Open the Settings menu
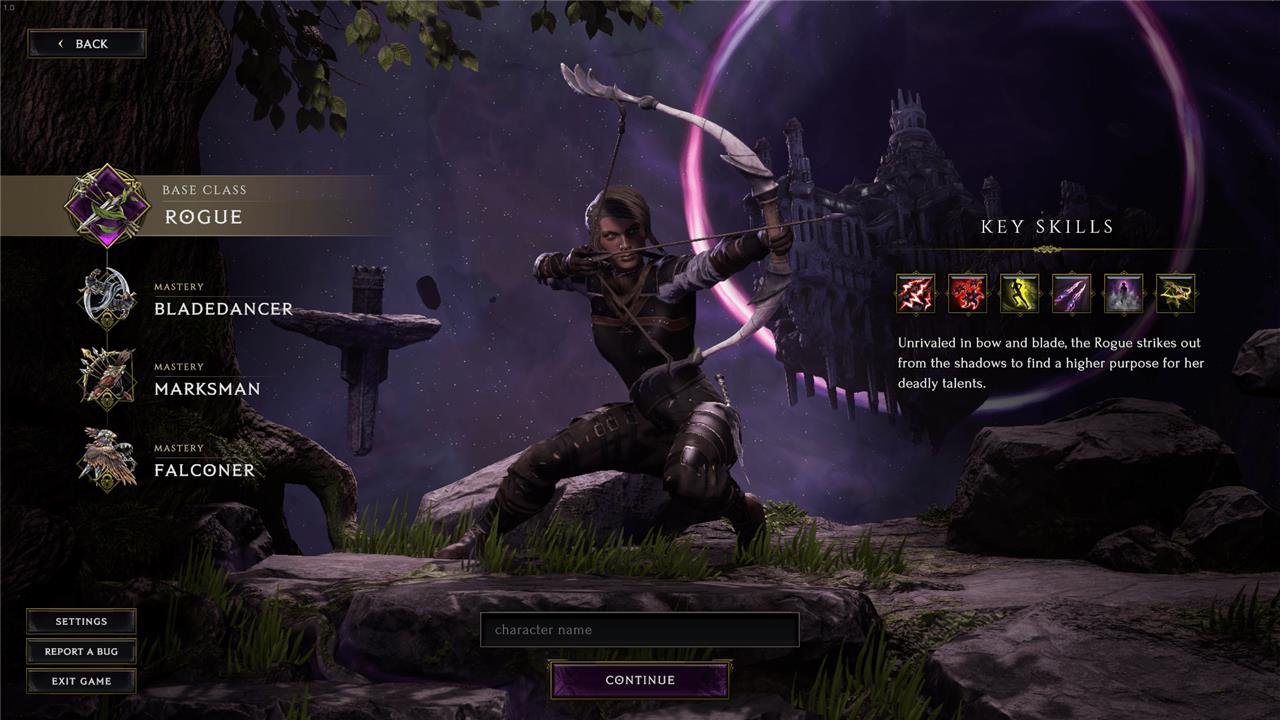 pyautogui.click(x=81, y=621)
